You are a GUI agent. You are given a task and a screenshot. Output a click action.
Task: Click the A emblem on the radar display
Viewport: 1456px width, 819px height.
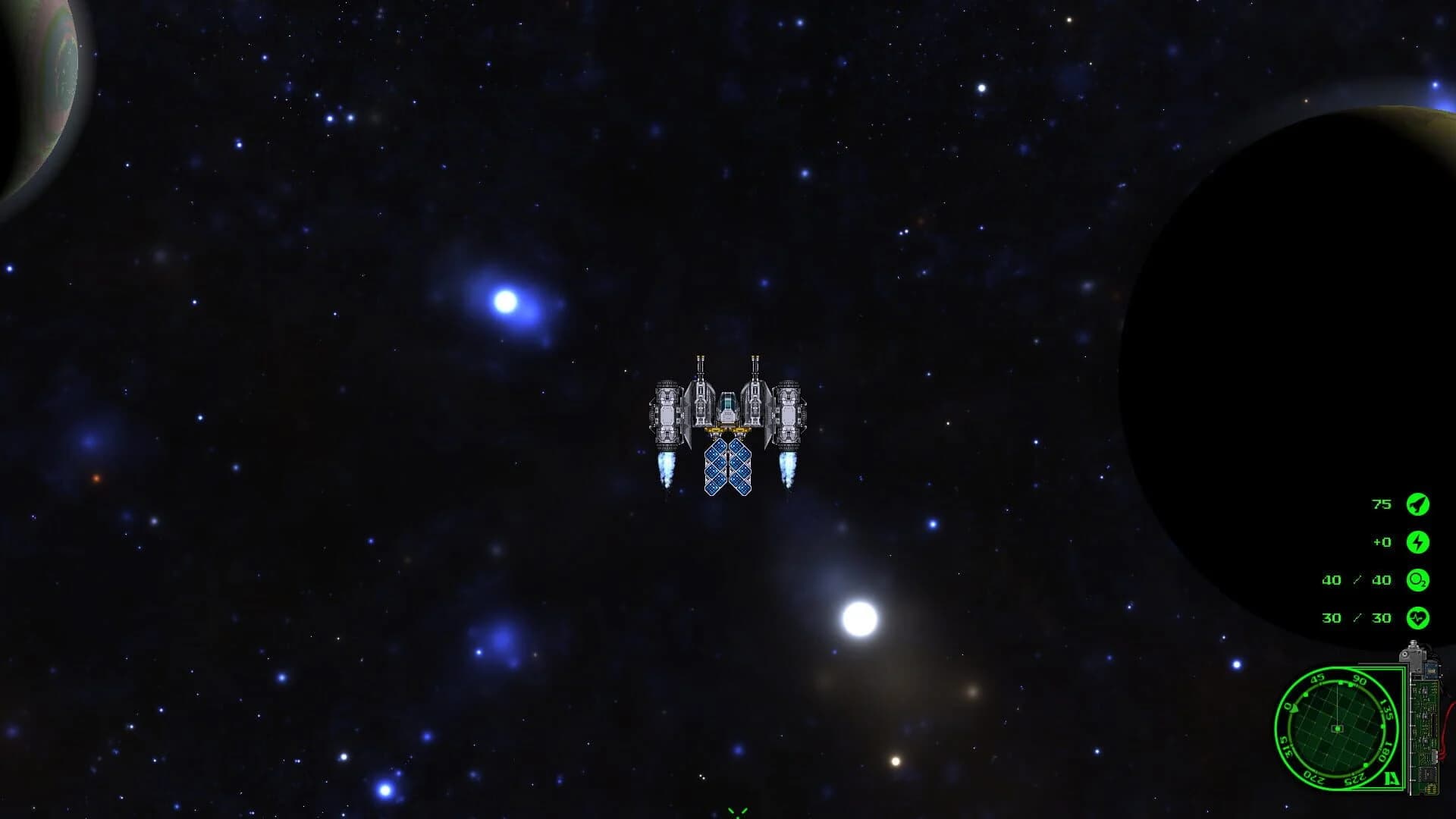[x=1391, y=778]
